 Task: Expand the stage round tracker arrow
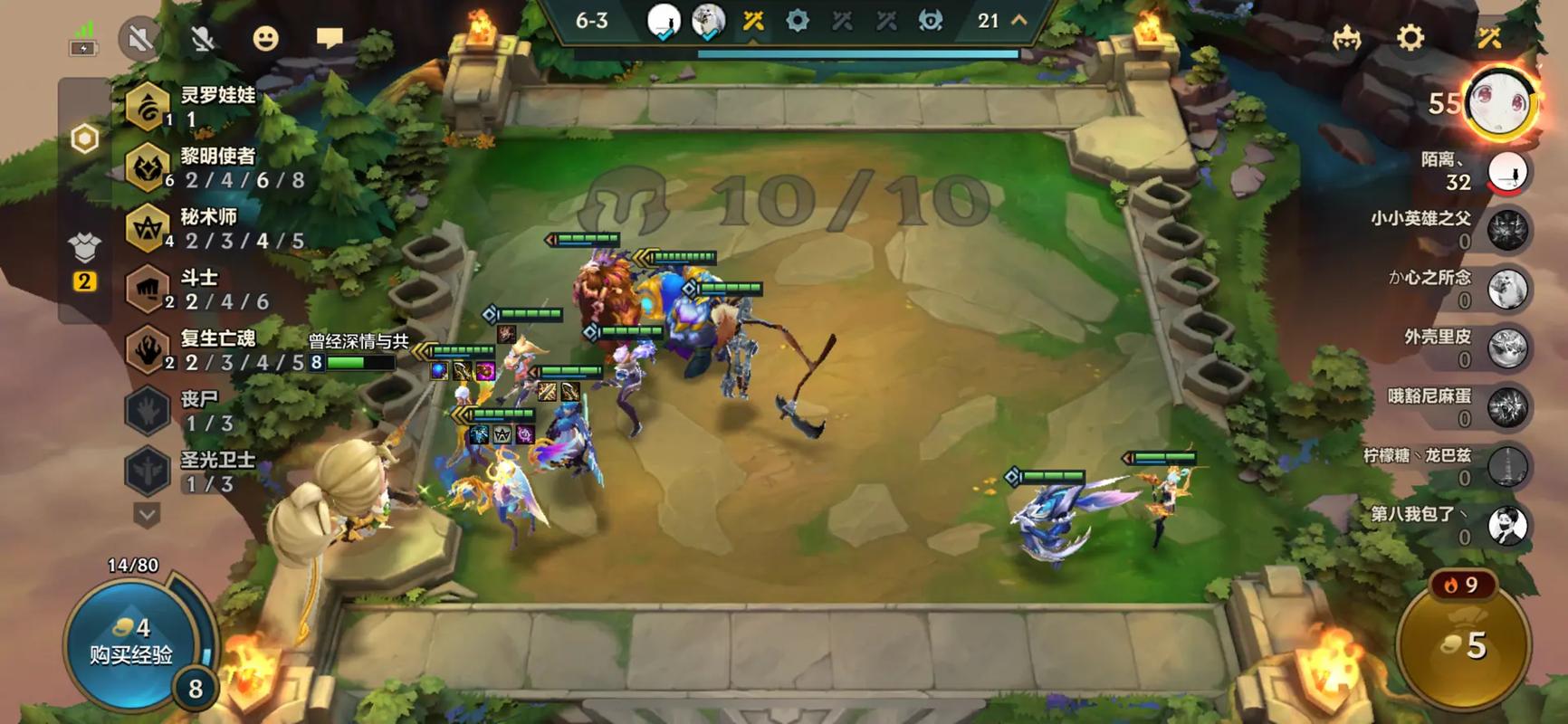(1019, 20)
